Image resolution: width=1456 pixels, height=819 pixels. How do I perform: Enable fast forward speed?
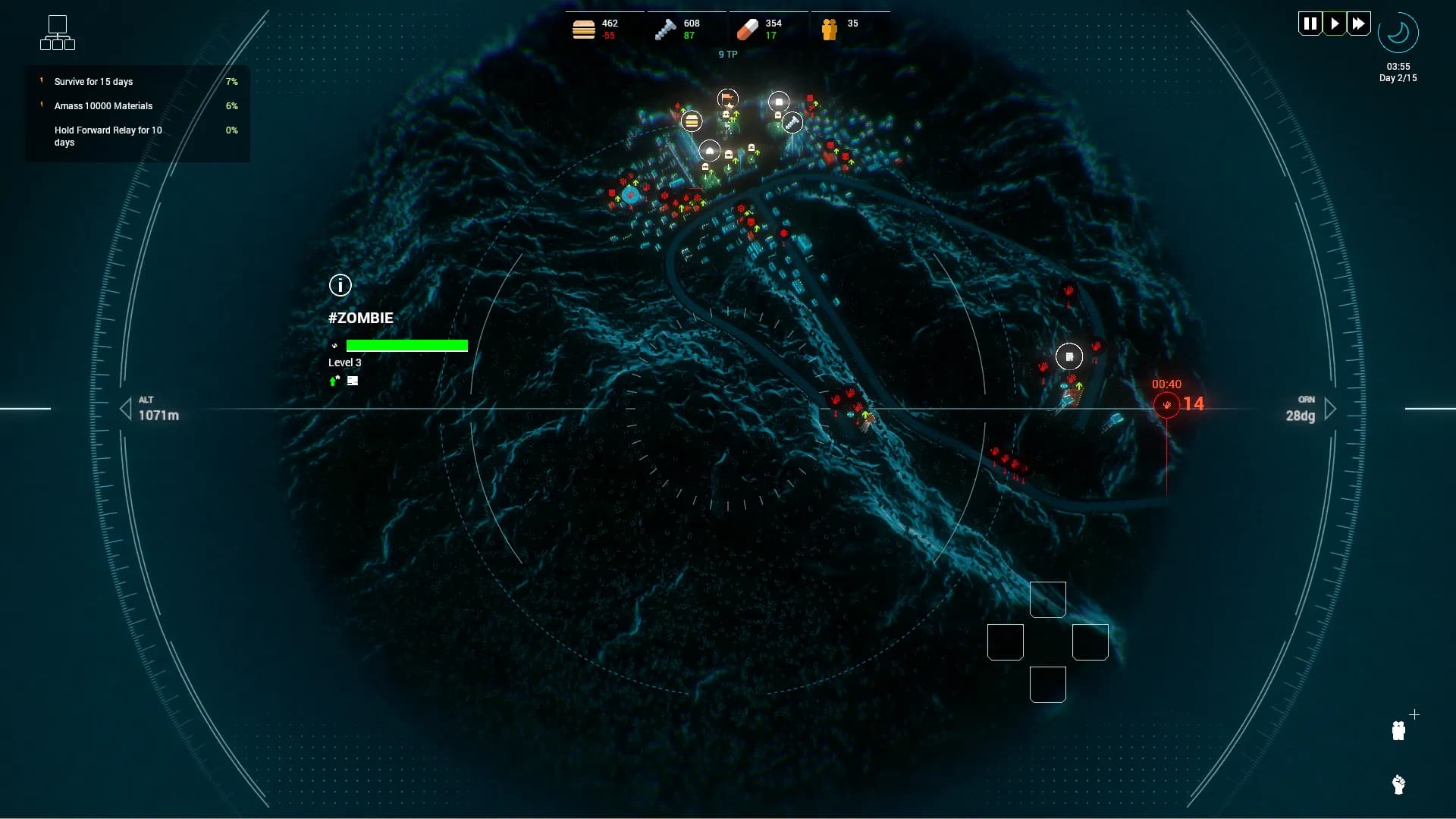[x=1360, y=23]
